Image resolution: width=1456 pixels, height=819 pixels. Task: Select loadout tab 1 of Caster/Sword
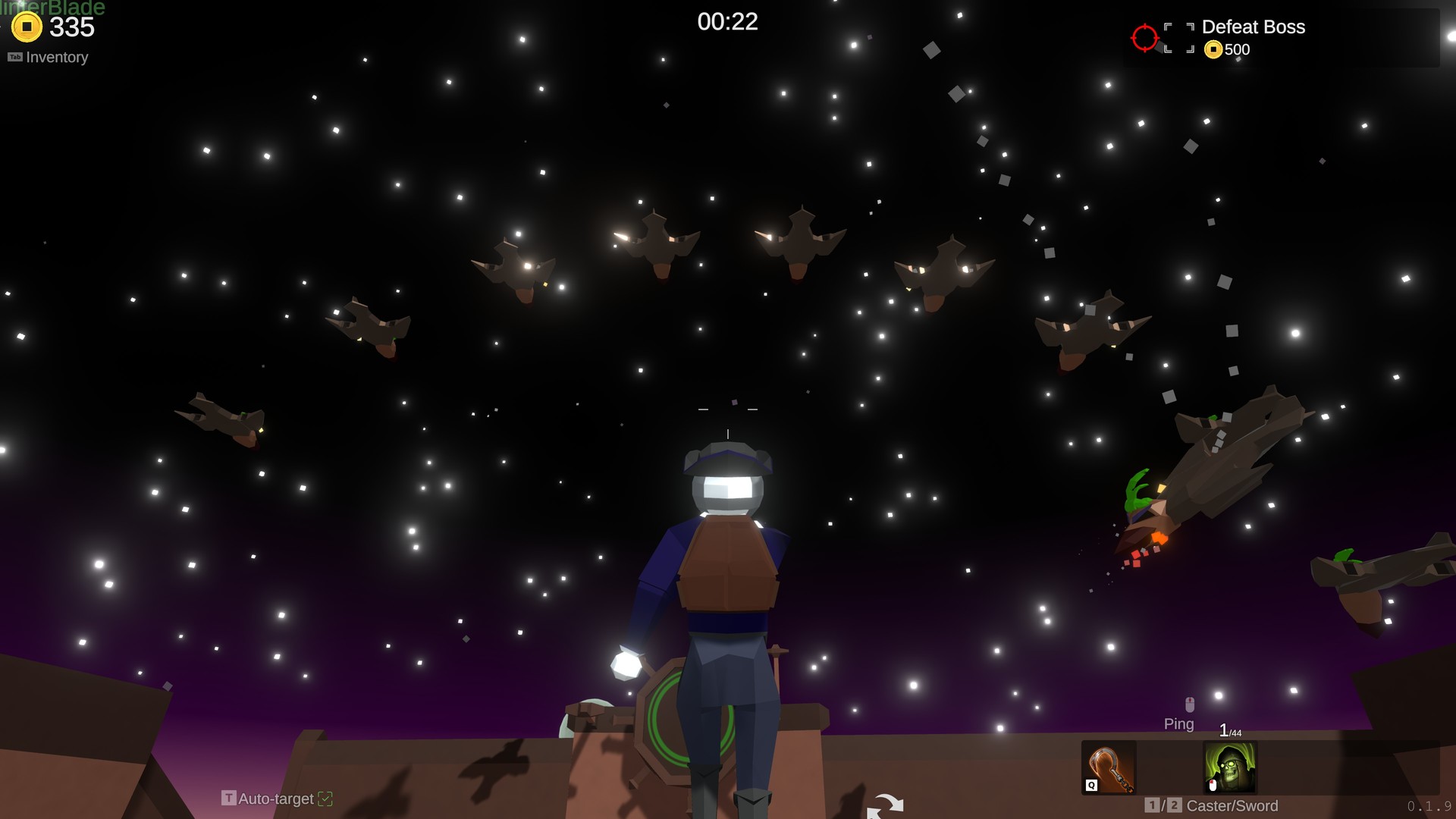click(x=1151, y=807)
